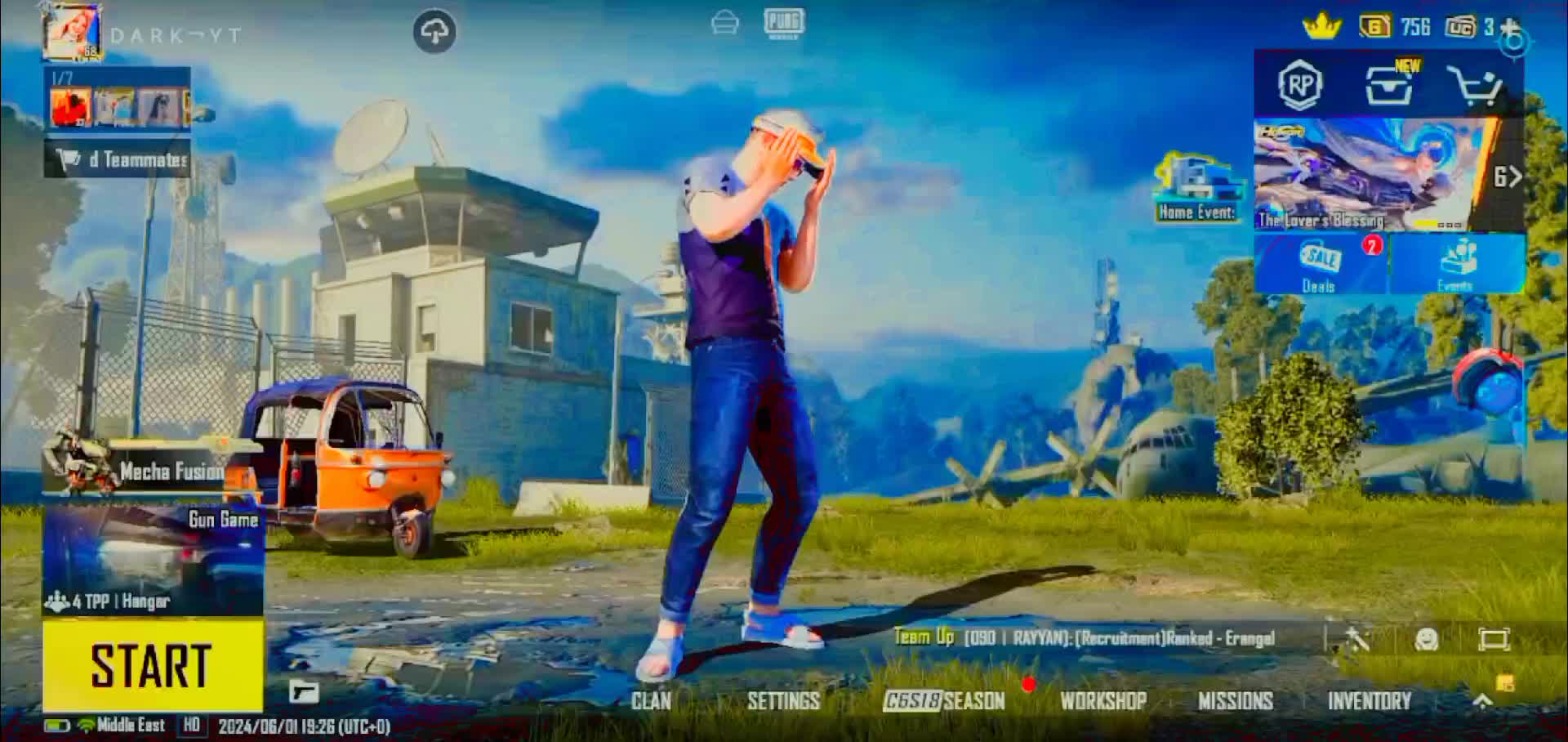Open the Royale Pass RP menu
This screenshot has height=742, width=1568.
1300,84
